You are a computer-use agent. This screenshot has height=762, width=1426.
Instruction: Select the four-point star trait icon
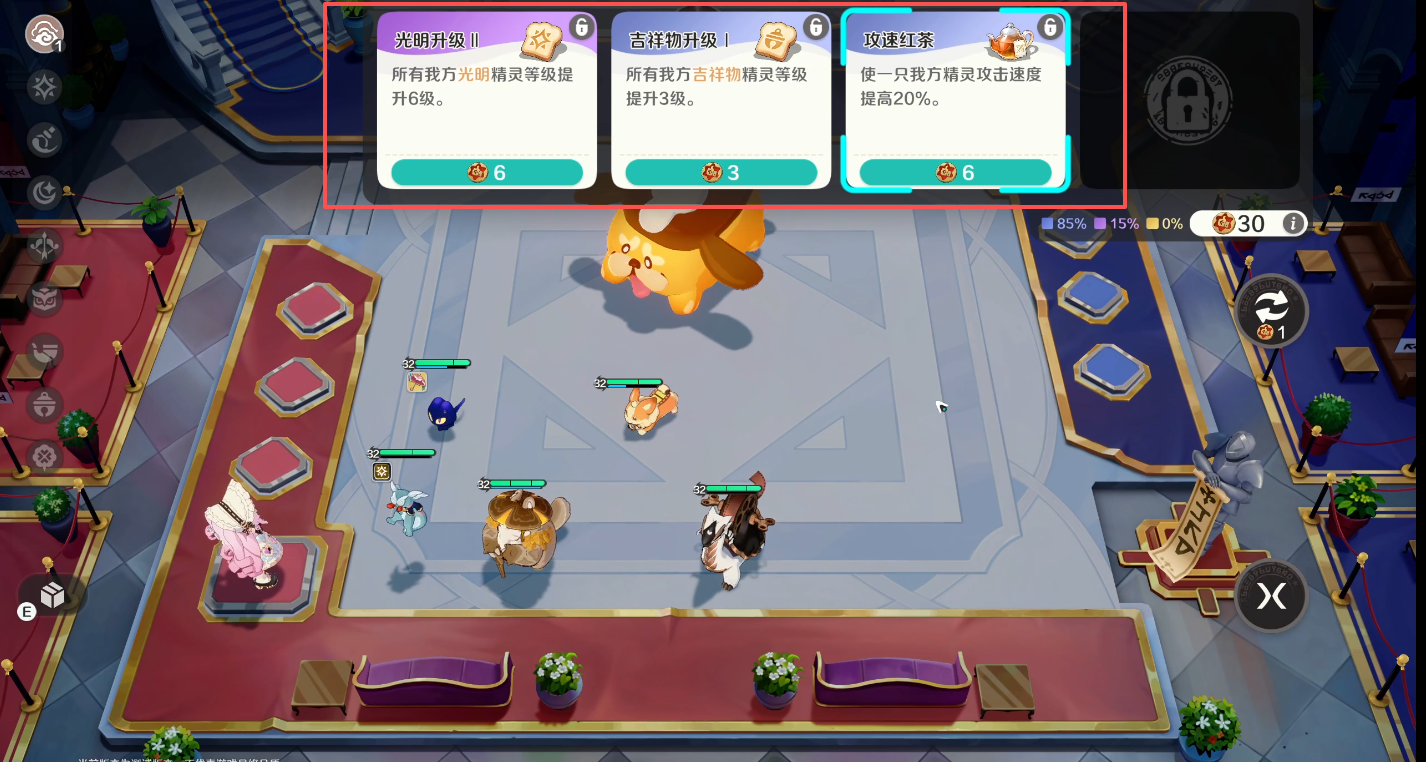45,89
